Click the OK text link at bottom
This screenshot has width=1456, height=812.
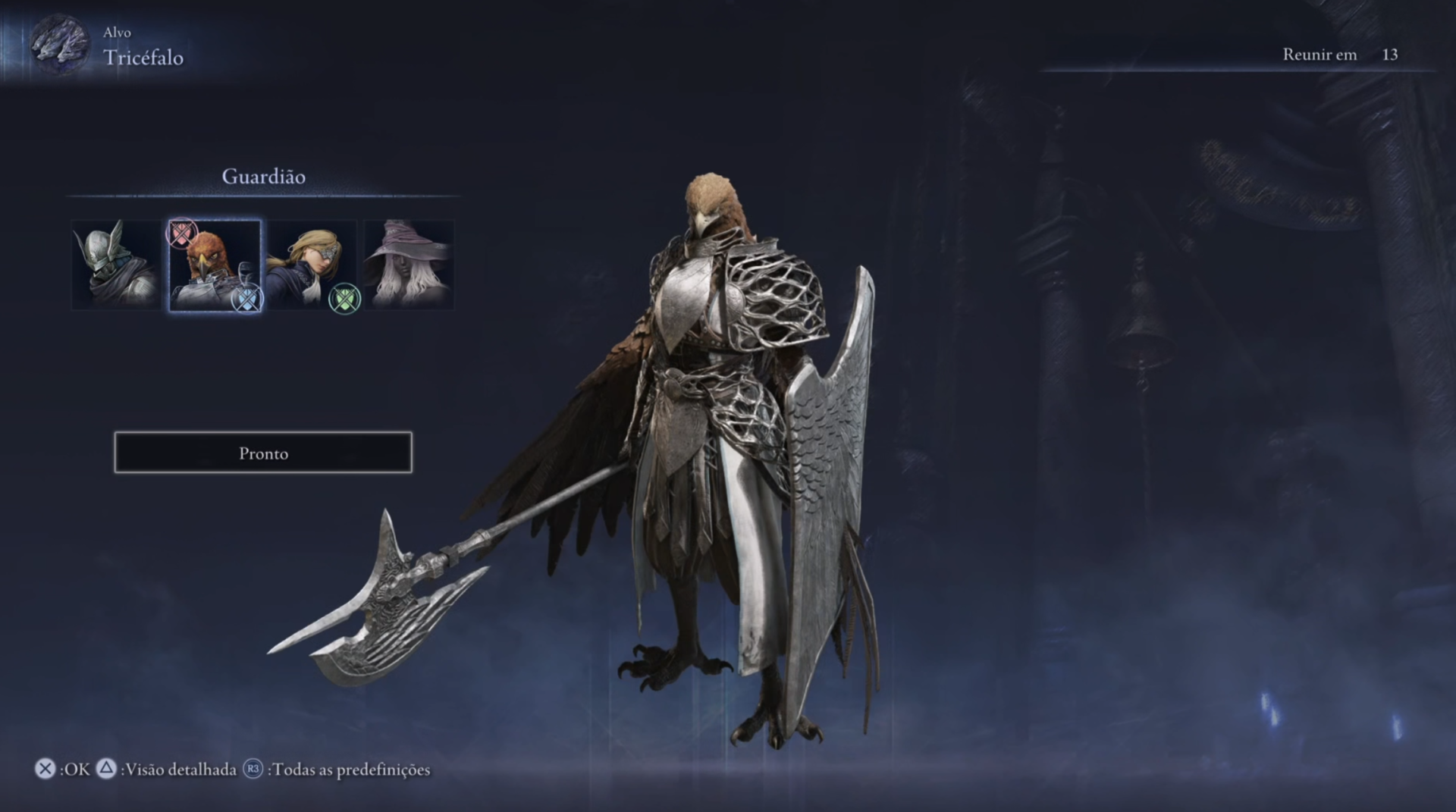[76, 768]
